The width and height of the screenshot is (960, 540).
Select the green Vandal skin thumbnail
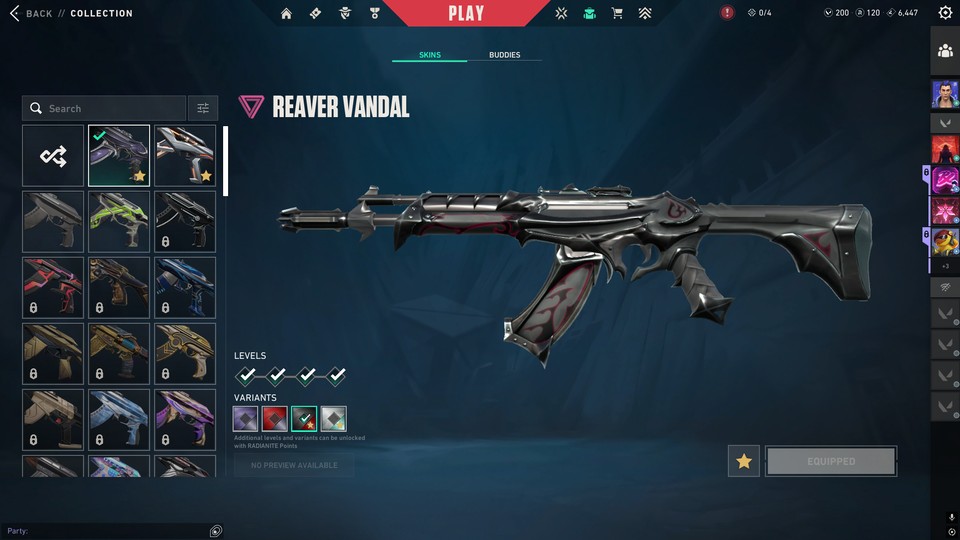point(119,221)
